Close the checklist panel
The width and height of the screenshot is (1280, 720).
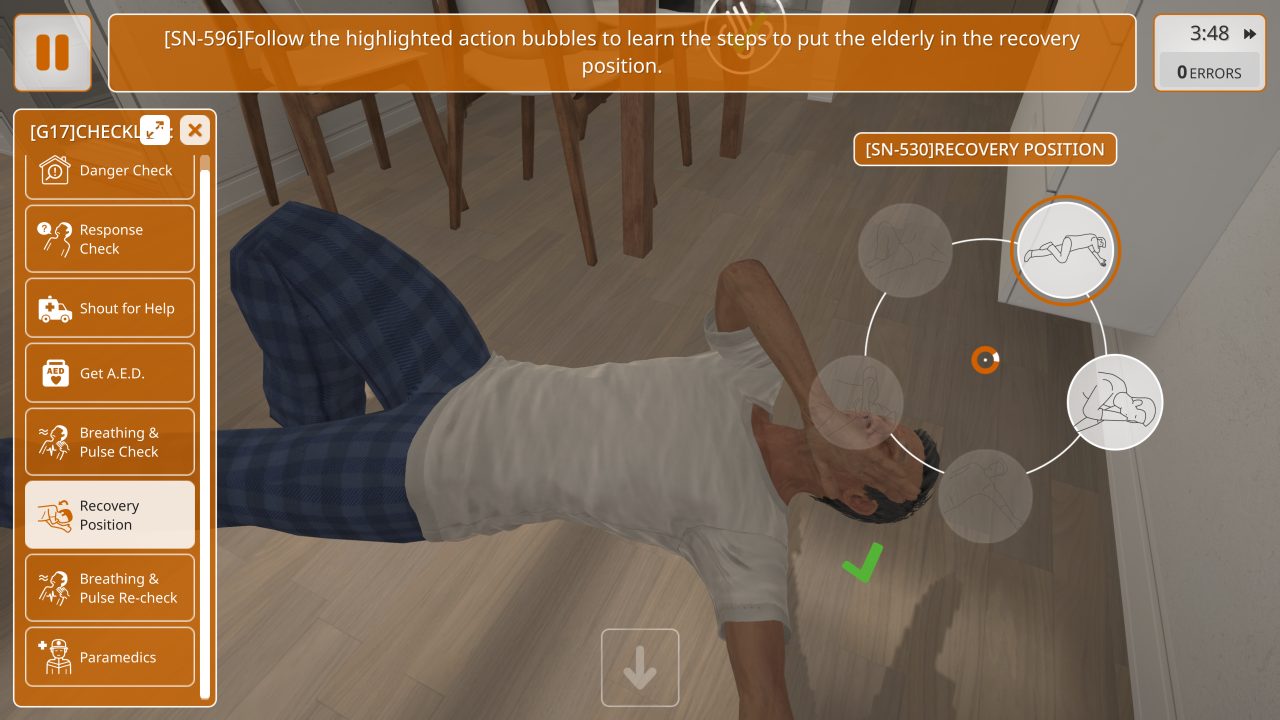click(x=195, y=130)
